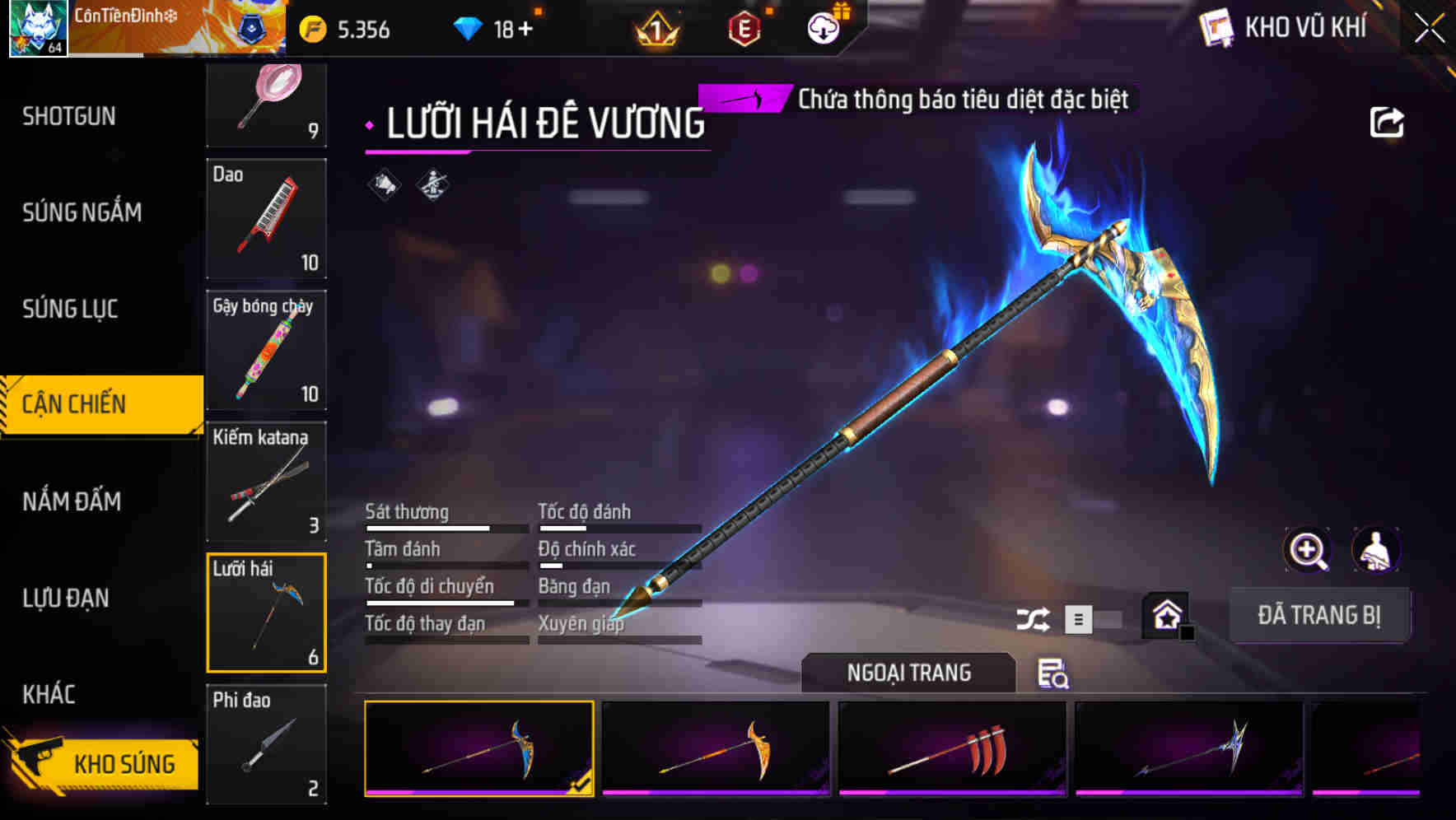Open the skin search list icon beside NGOẠI TRANG
The image size is (1456, 820).
[1055, 675]
